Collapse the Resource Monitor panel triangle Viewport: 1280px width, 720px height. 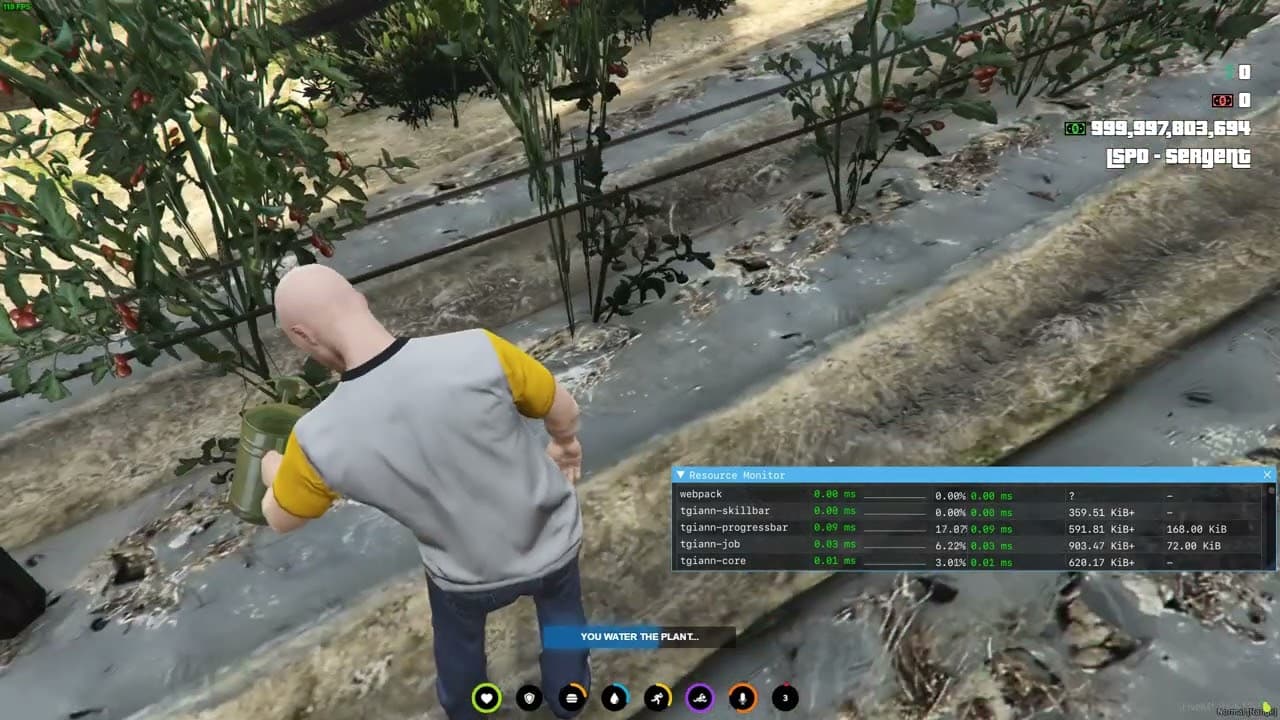tap(682, 474)
